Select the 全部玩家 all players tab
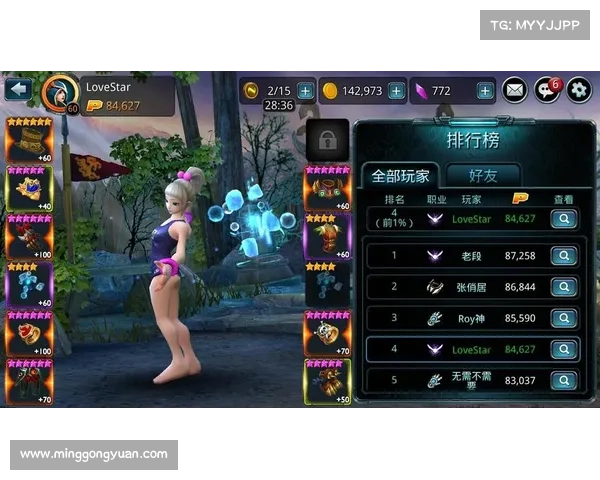 pyautogui.click(x=400, y=175)
